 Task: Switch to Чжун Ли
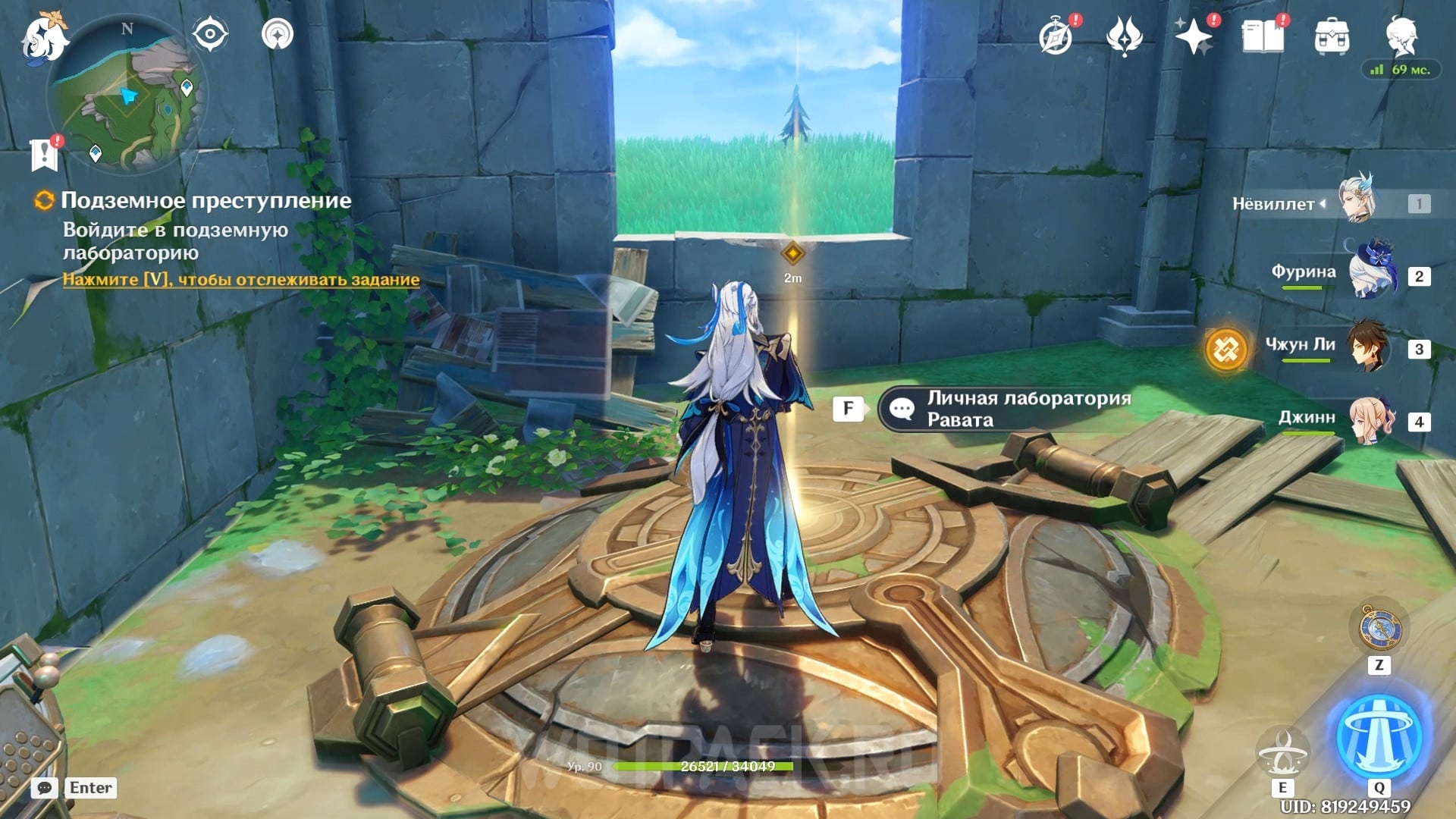(x=1367, y=347)
